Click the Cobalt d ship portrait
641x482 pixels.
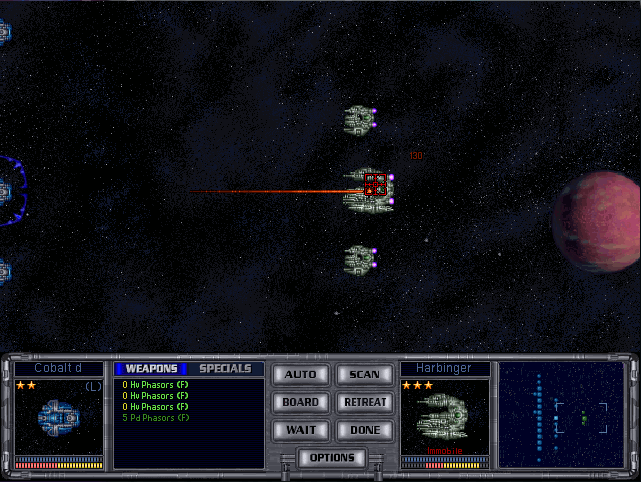pyautogui.click(x=59, y=416)
